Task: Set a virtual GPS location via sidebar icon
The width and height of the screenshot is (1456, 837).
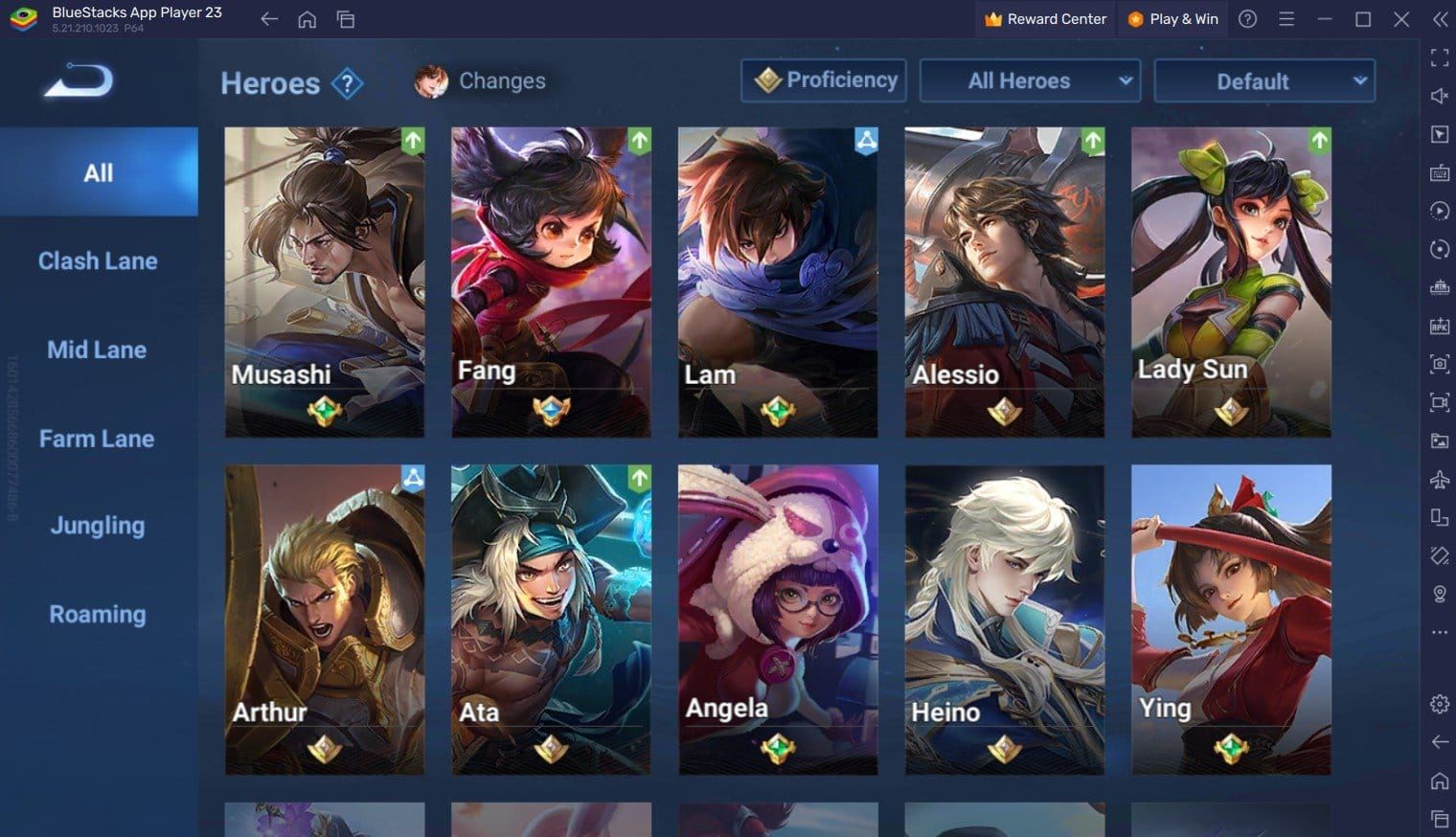Action: tap(1439, 594)
